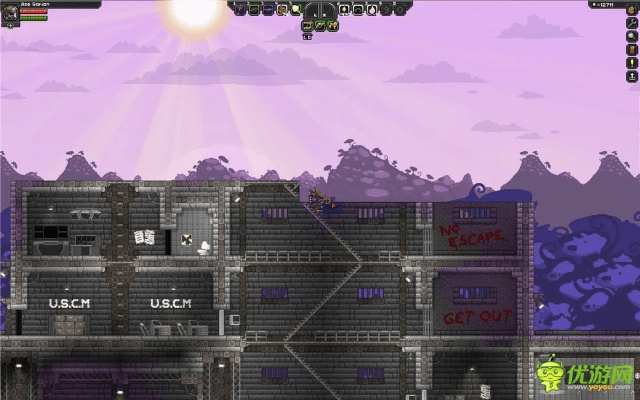This screenshot has height=400, width=640.
Task: Select the matter manipulator tool below hotbar
Action: click(308, 25)
